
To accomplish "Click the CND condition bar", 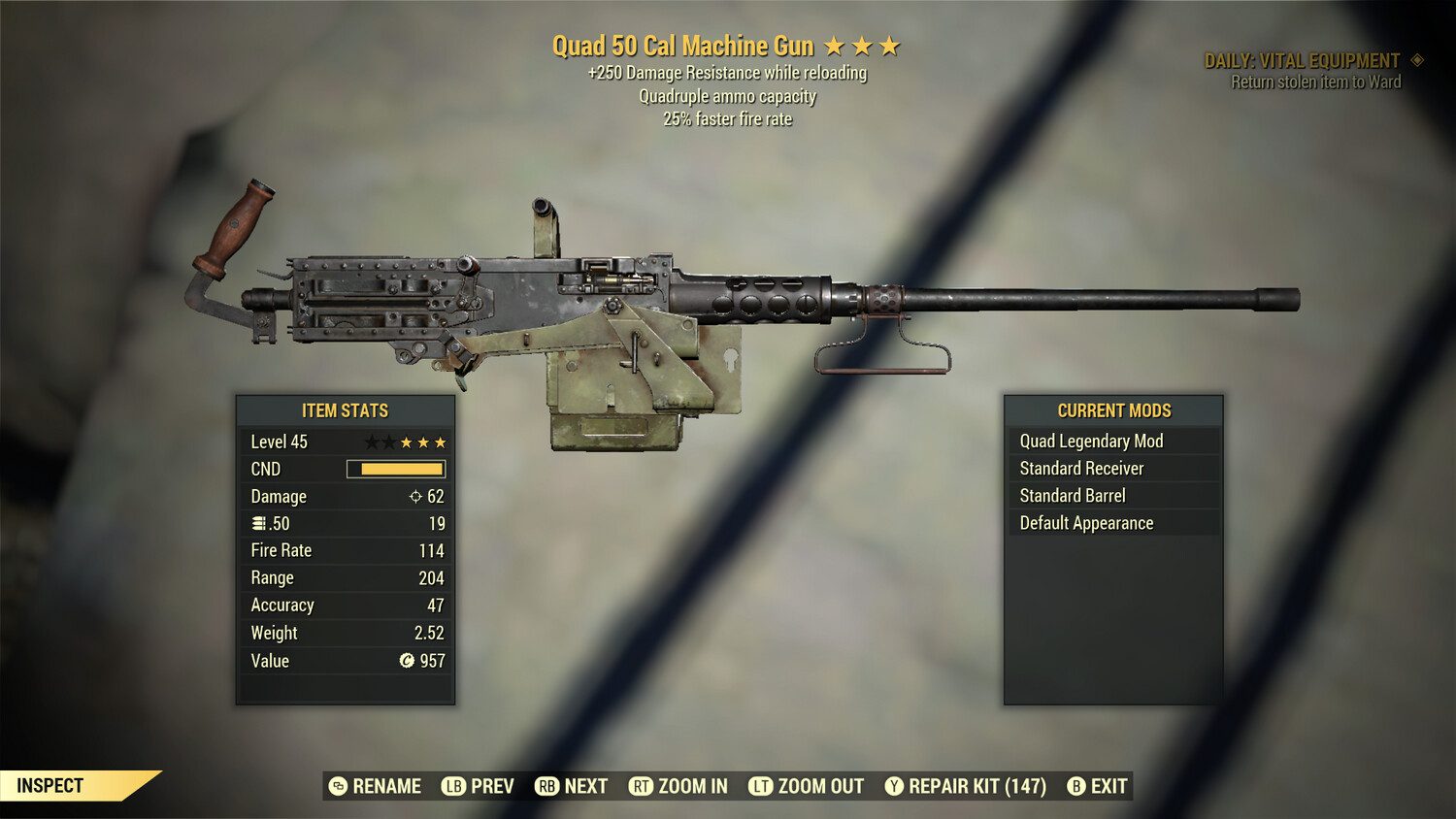I will pos(395,469).
